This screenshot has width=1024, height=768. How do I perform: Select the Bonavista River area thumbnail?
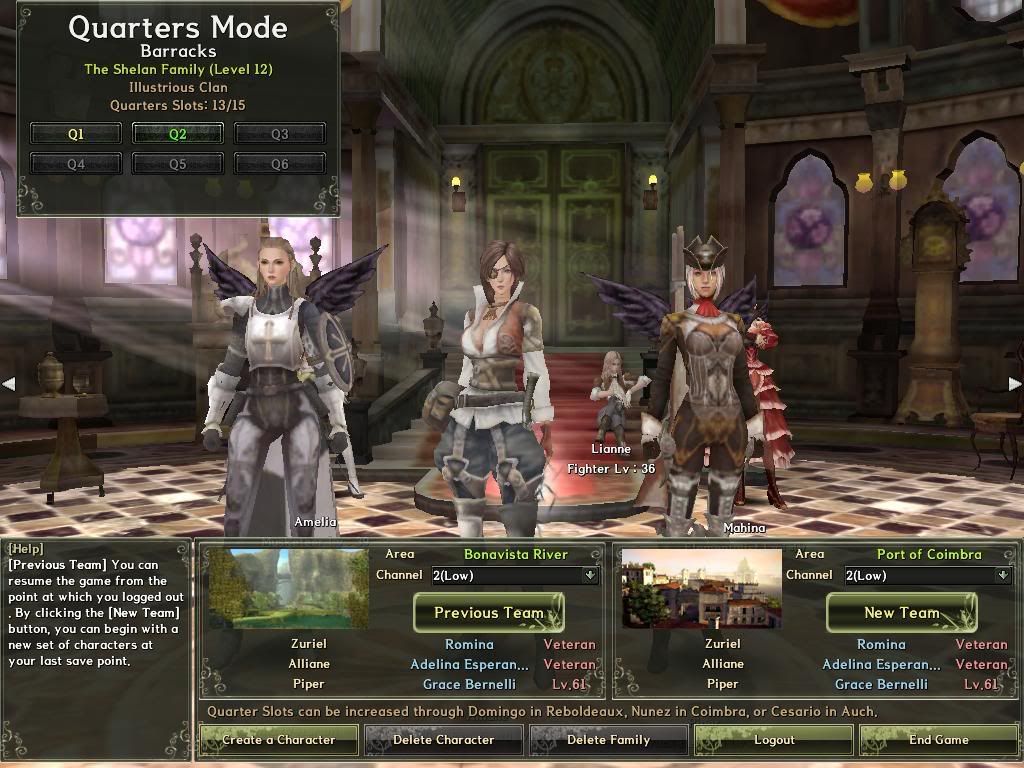point(289,589)
